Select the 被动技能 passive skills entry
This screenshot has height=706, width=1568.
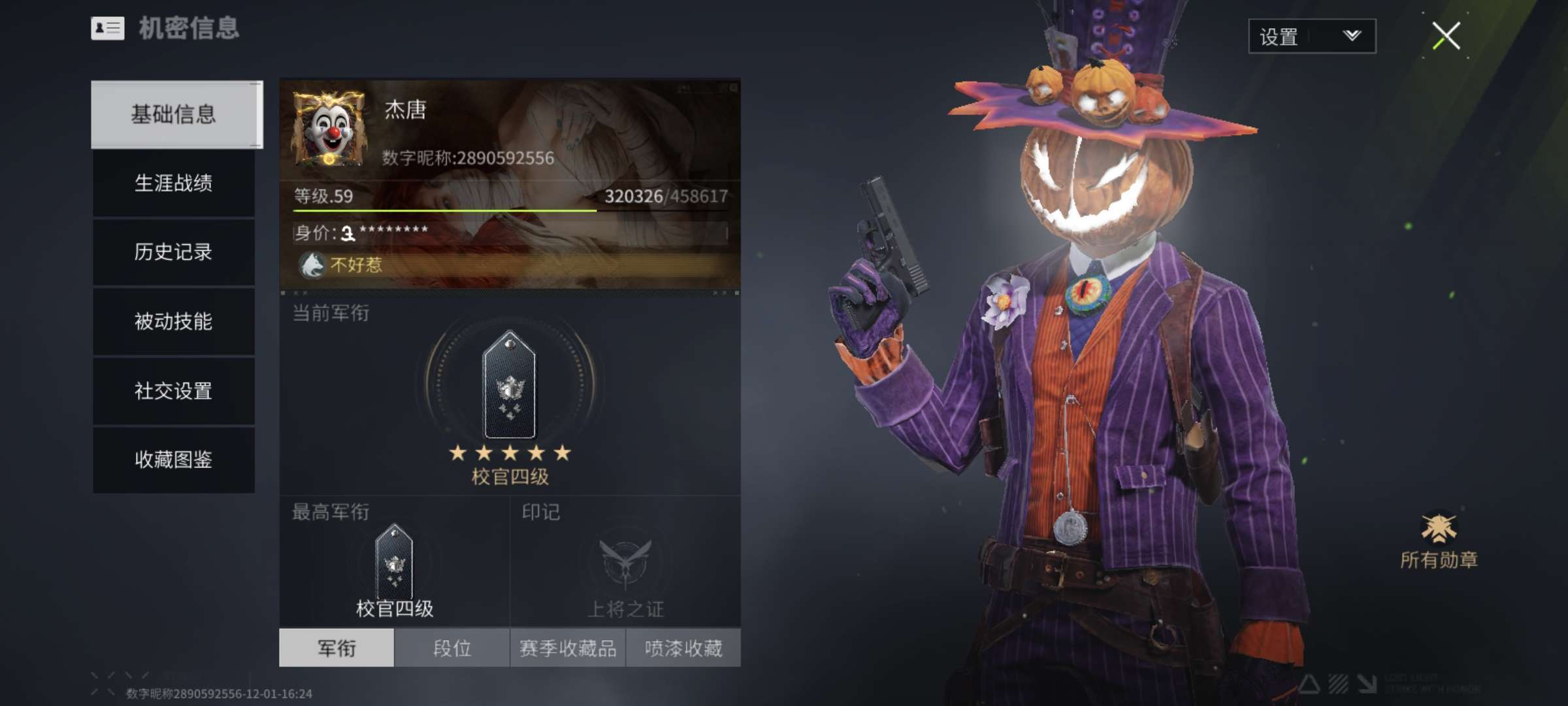(174, 322)
